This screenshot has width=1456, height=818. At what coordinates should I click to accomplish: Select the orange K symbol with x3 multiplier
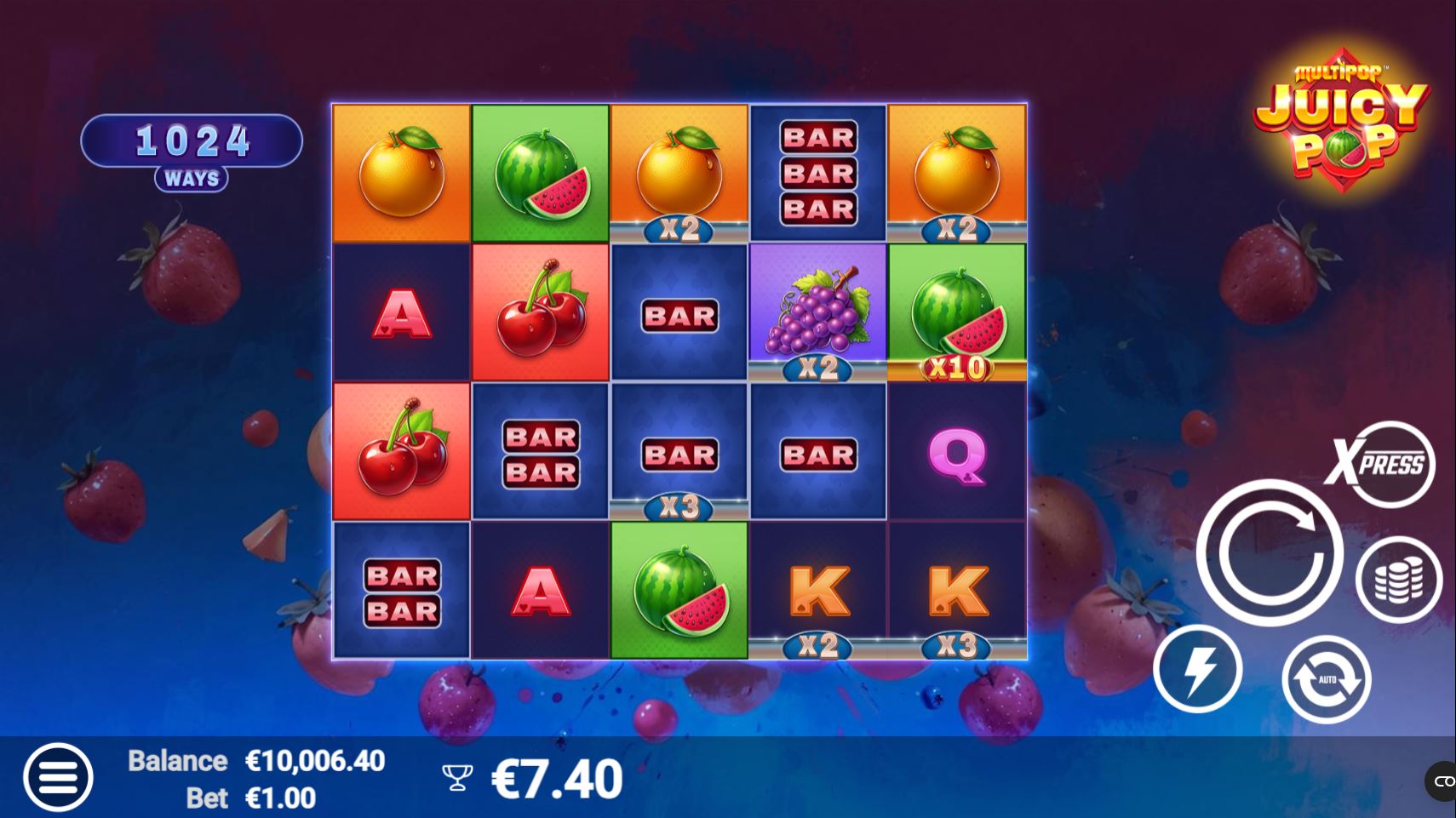point(956,587)
